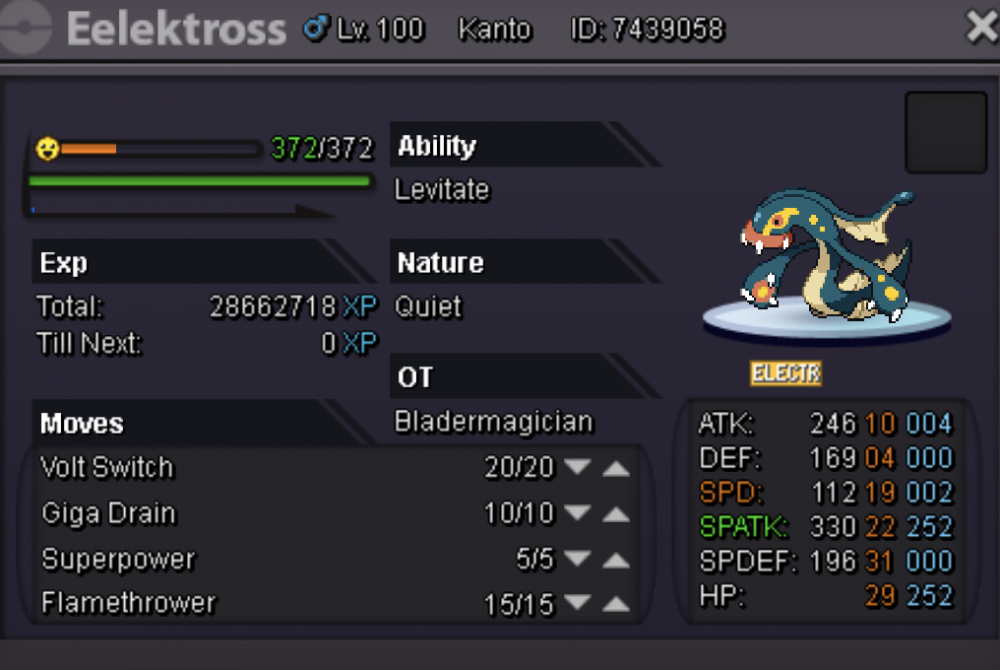Move Giga Drain down in move list
This screenshot has height=670, width=1000.
[x=577, y=514]
